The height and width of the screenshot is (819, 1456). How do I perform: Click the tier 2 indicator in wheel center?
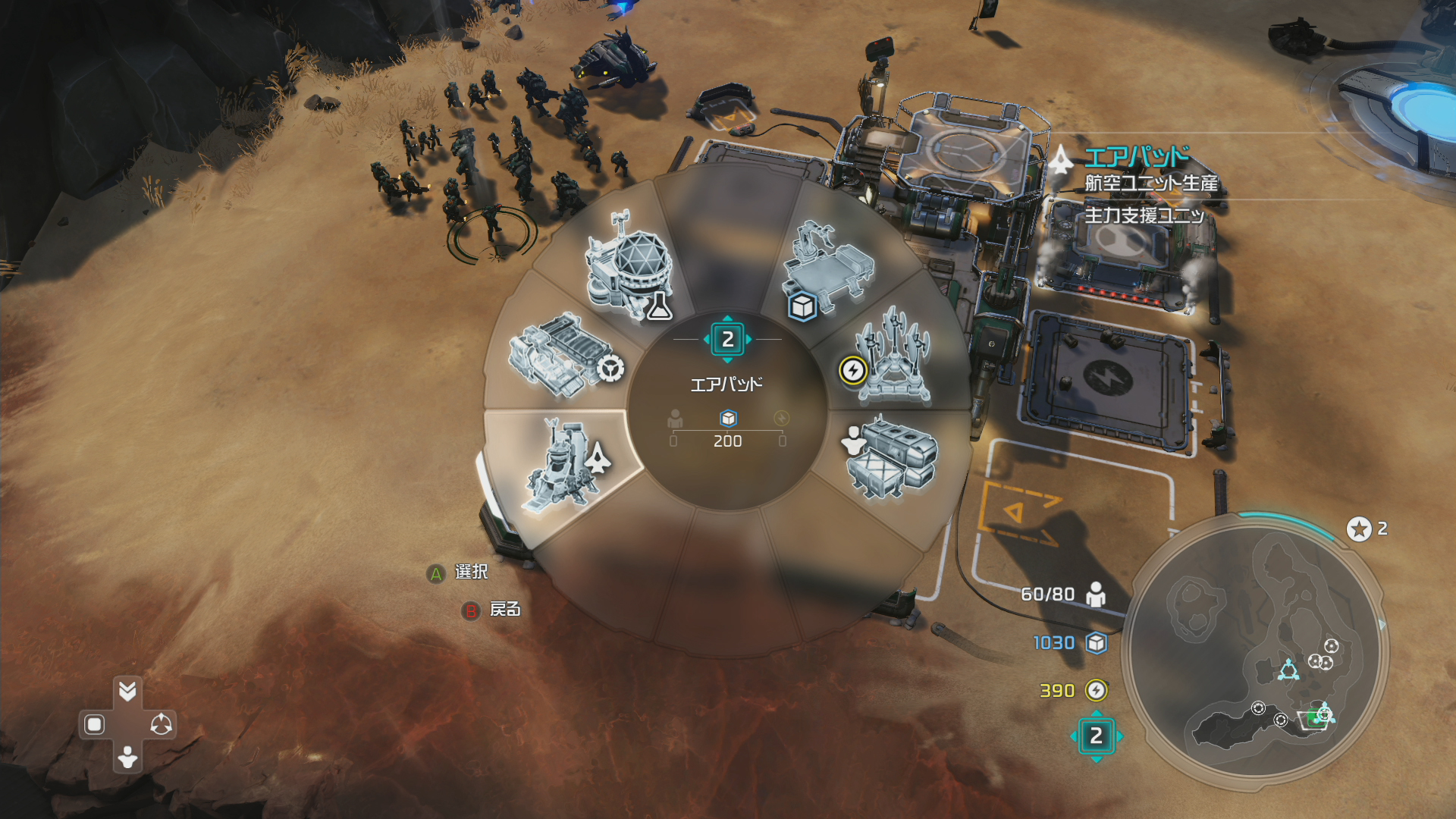tap(727, 339)
